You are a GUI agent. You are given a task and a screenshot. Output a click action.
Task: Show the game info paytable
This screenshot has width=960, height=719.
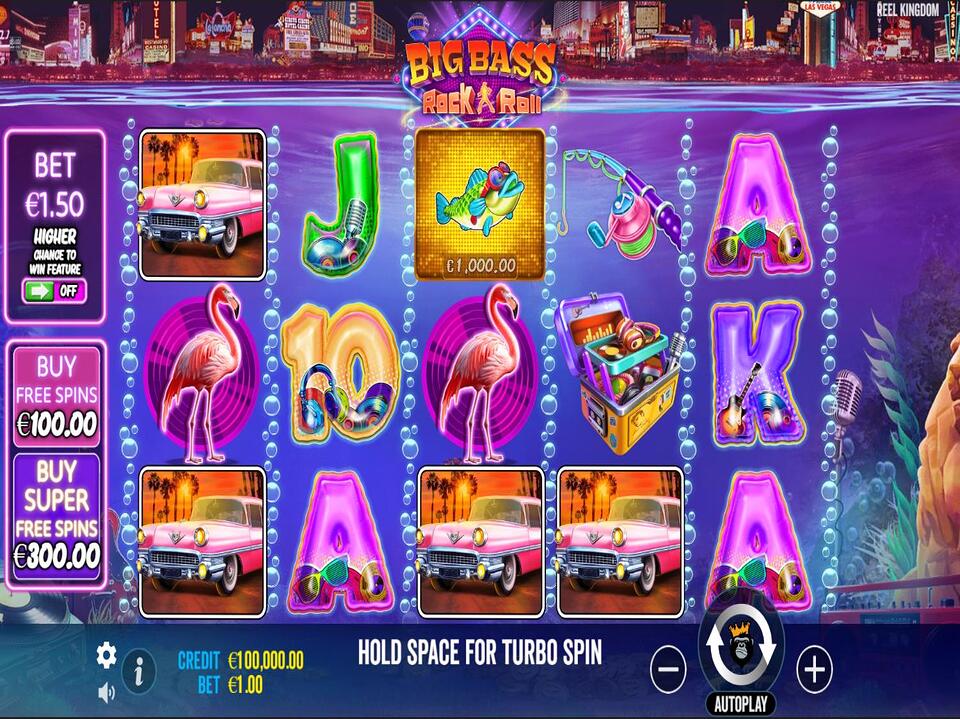pos(138,670)
